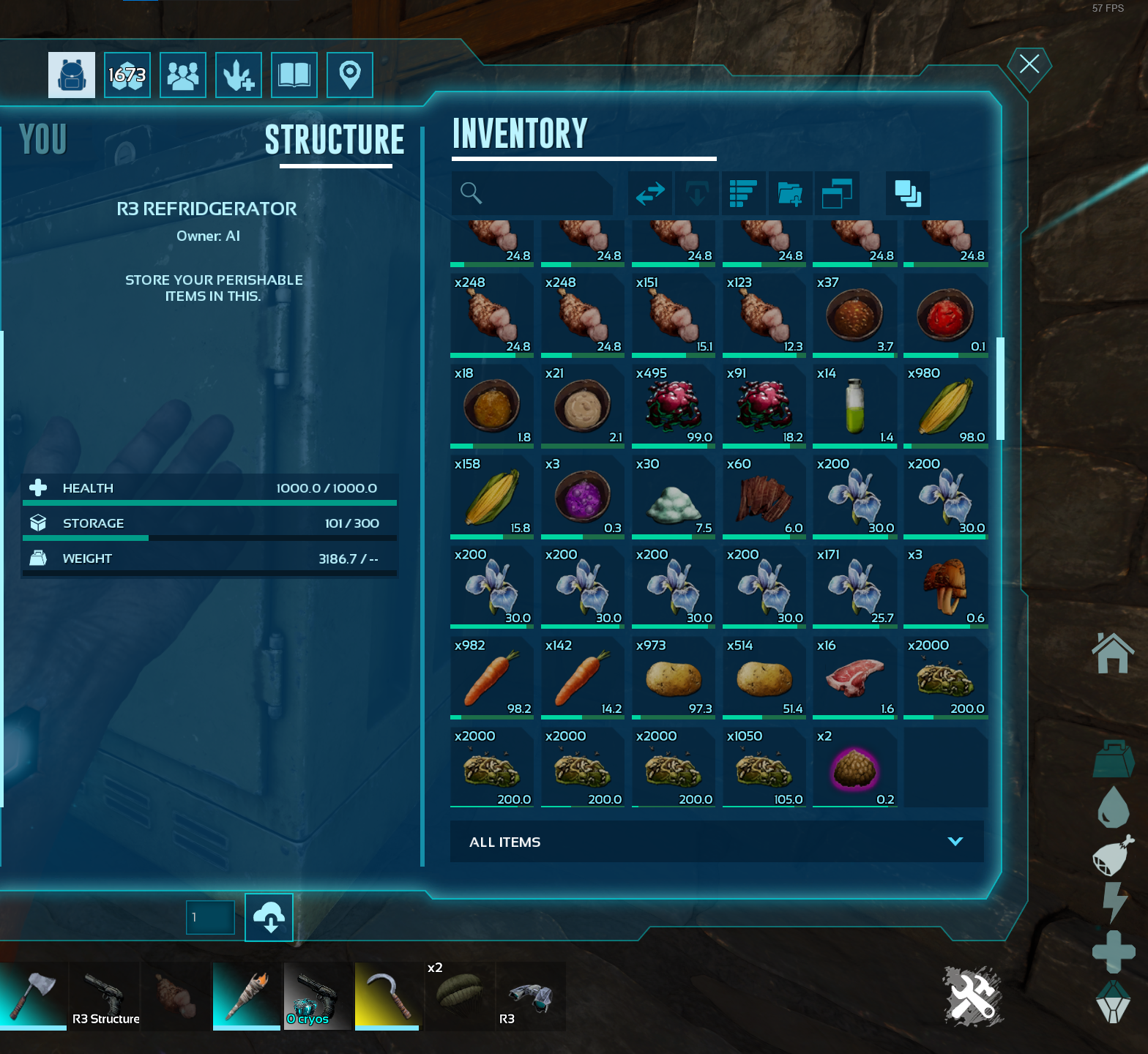
Task: Select the x16 raw meat slot
Action: coord(854,677)
